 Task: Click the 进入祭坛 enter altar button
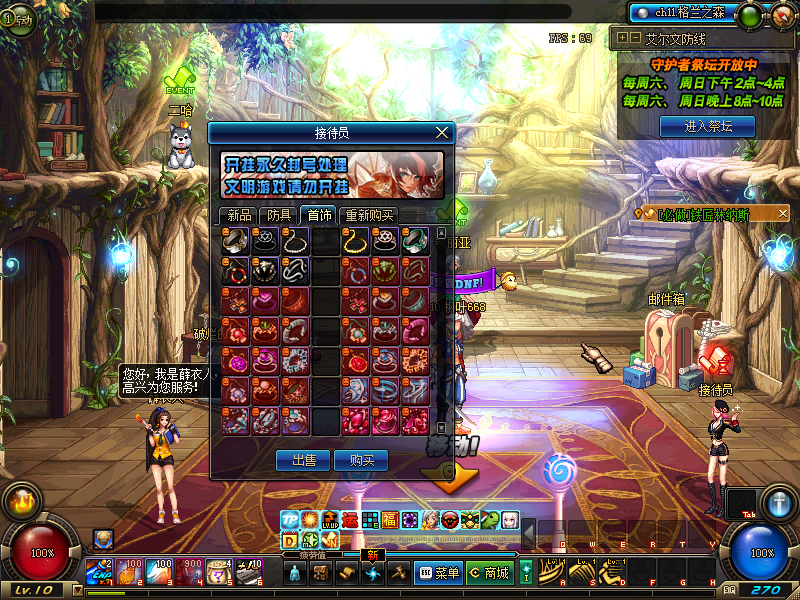708,126
